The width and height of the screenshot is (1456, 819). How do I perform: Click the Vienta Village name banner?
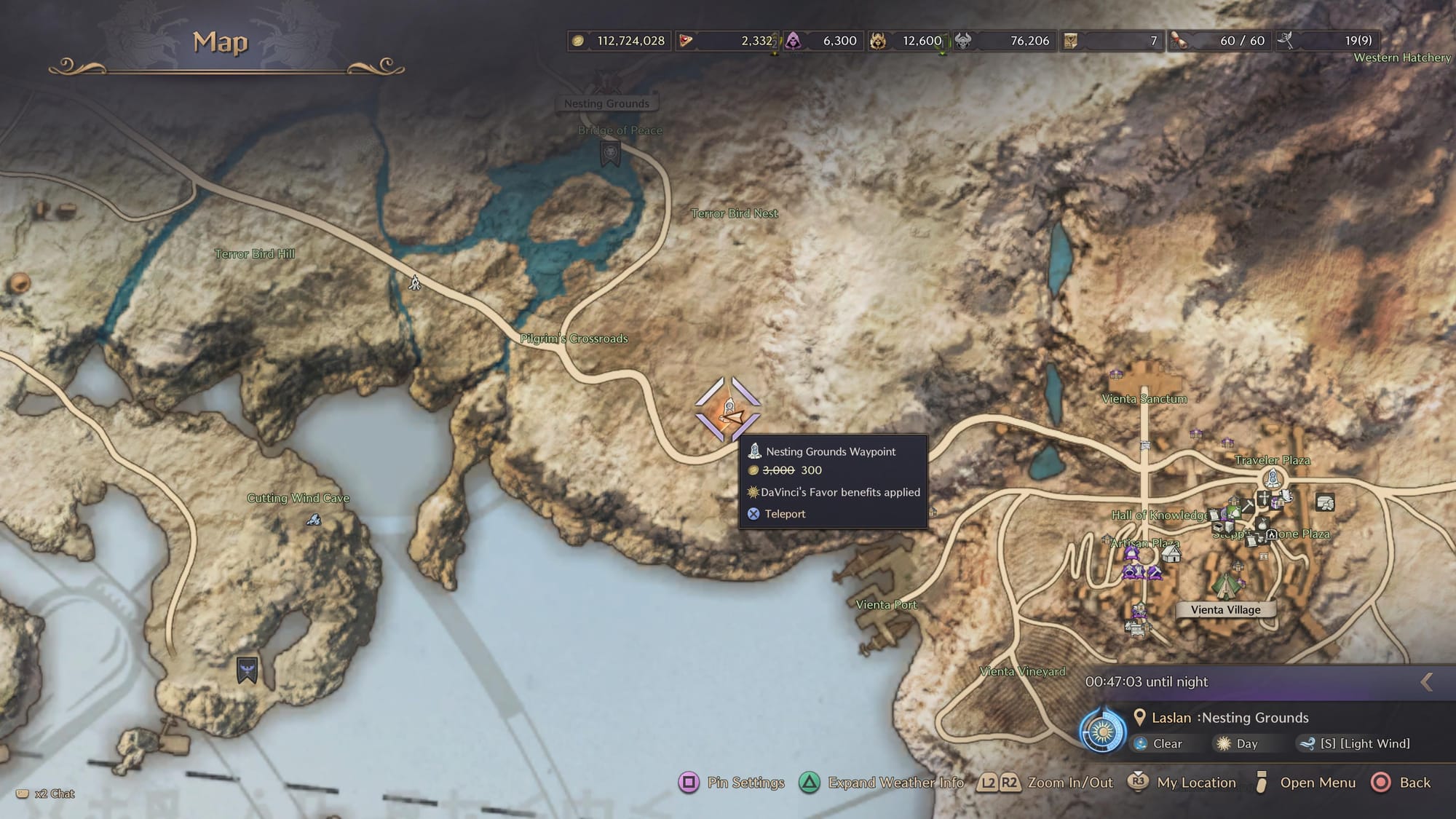pos(1225,610)
